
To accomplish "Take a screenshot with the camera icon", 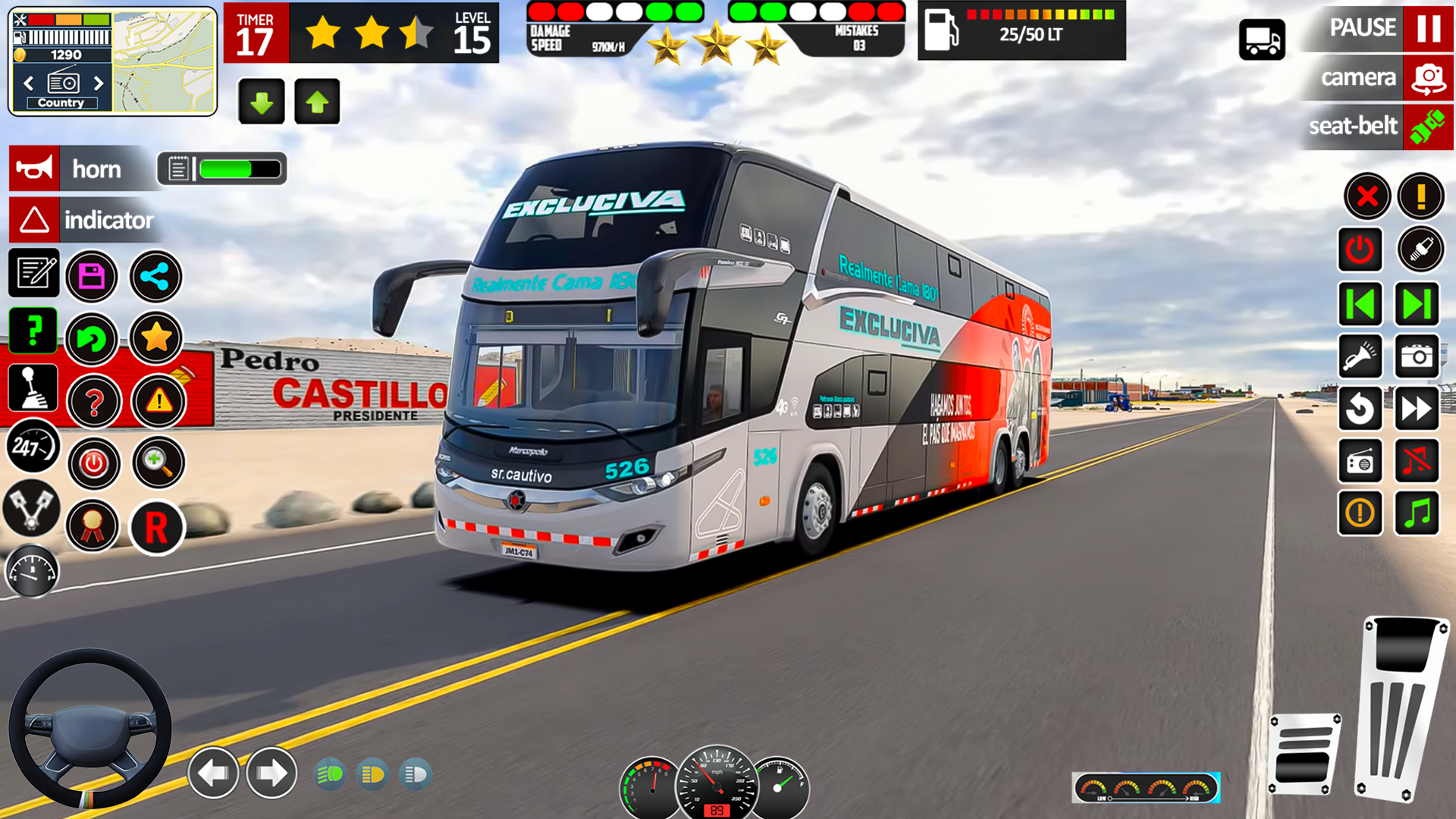I will coord(1417,356).
